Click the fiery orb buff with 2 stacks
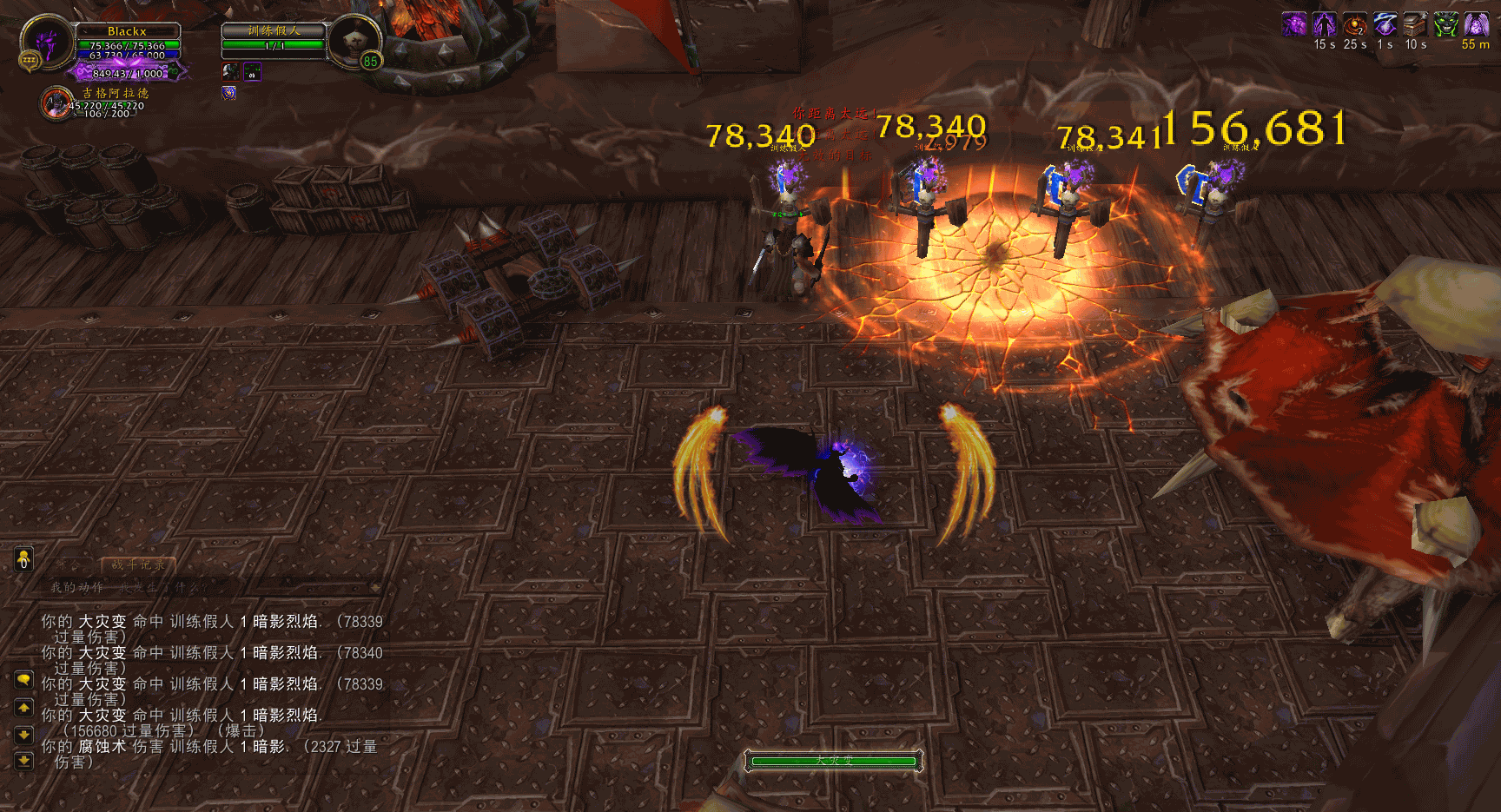1501x812 pixels. [1355, 24]
